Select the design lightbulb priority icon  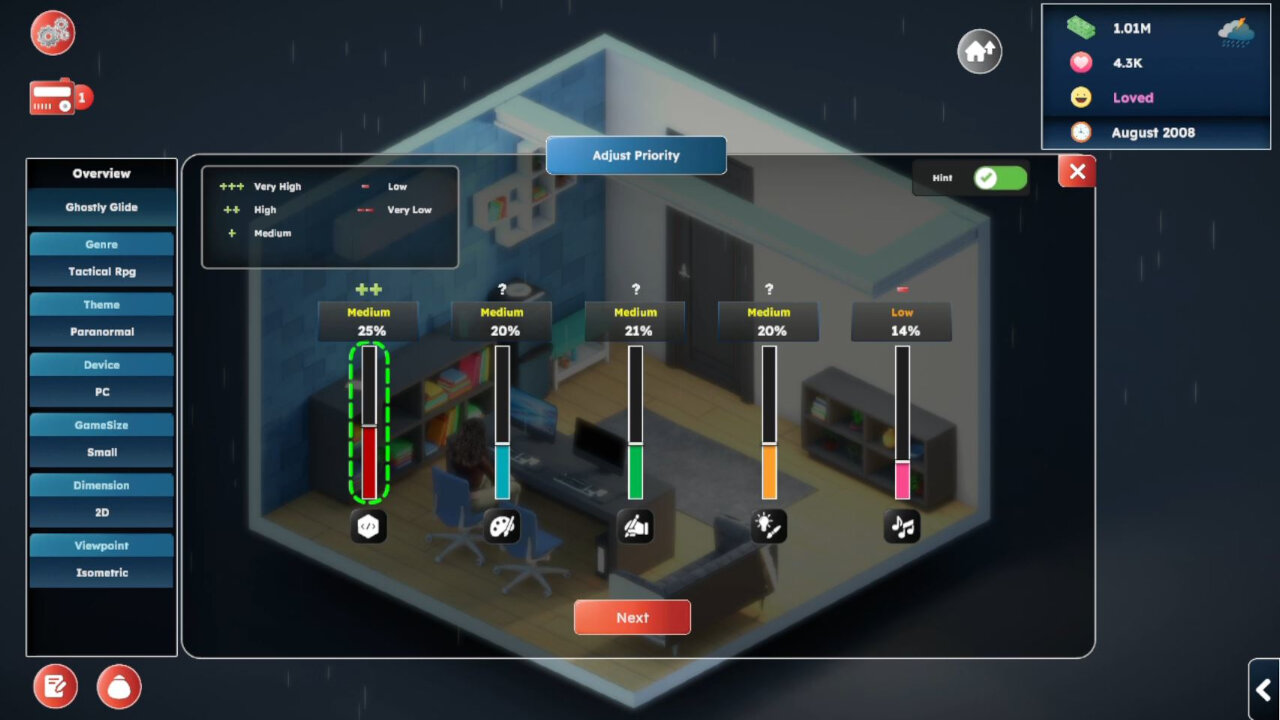[768, 526]
